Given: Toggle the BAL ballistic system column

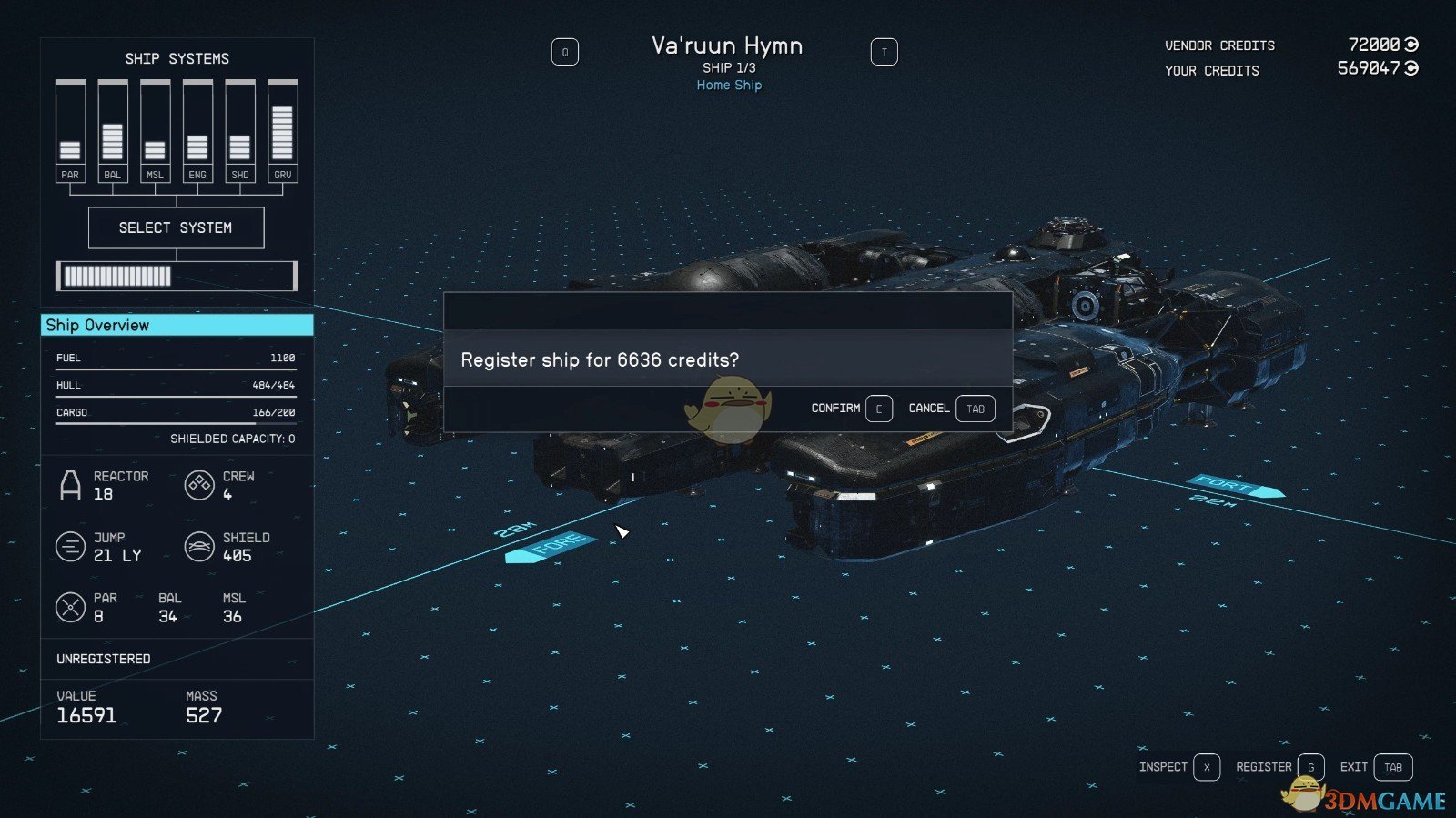Looking at the screenshot, I should pyautogui.click(x=113, y=127).
